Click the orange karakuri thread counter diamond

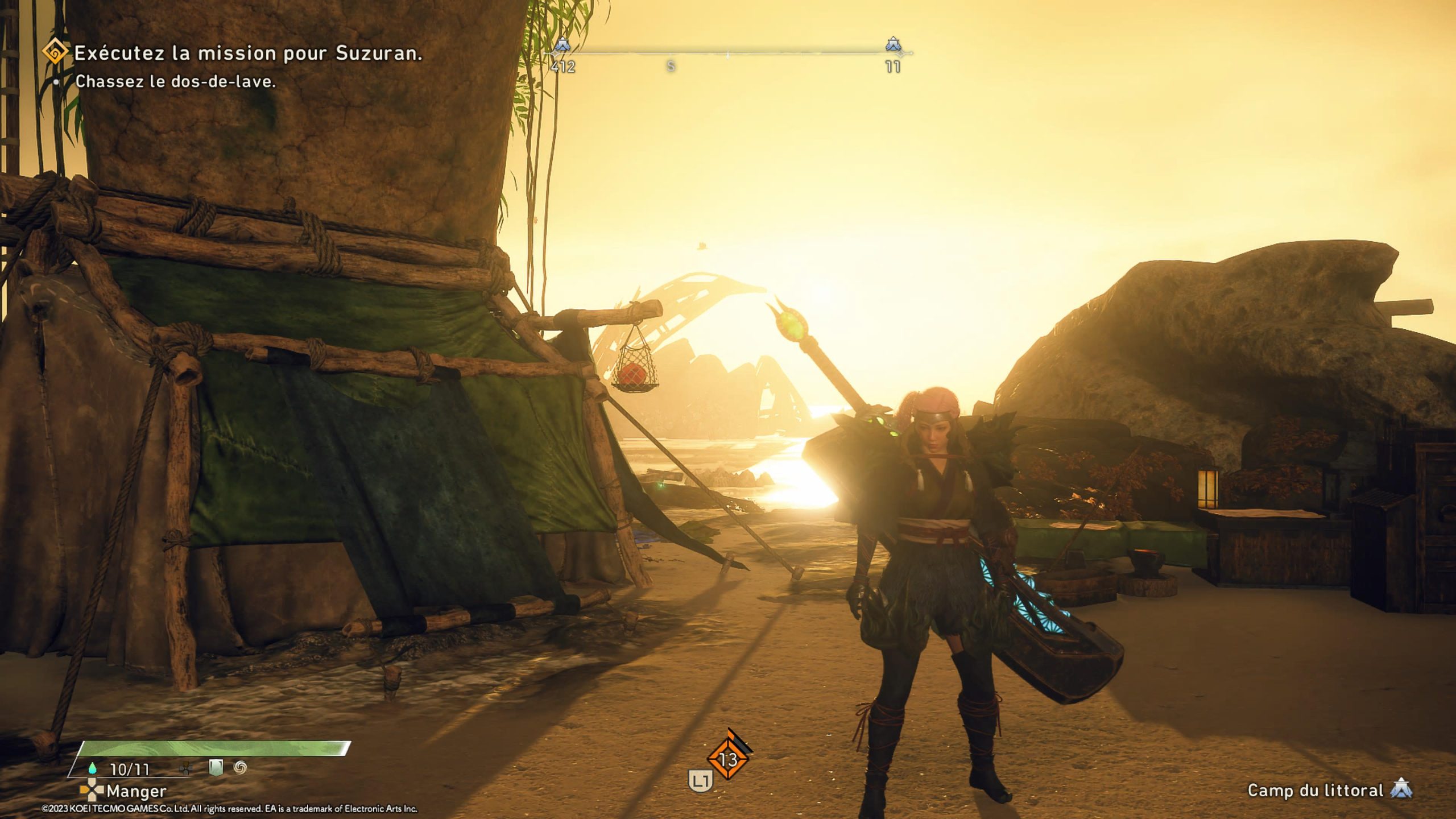(x=729, y=759)
